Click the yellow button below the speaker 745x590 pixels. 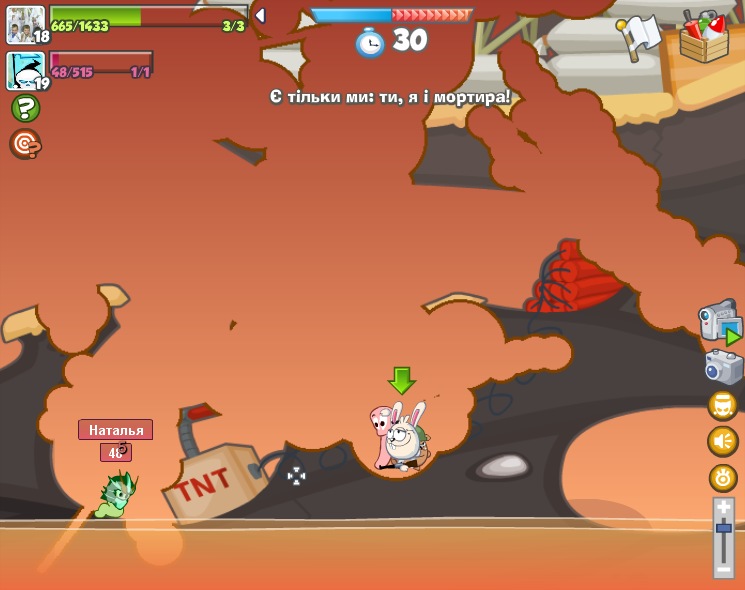pyautogui.click(x=723, y=478)
